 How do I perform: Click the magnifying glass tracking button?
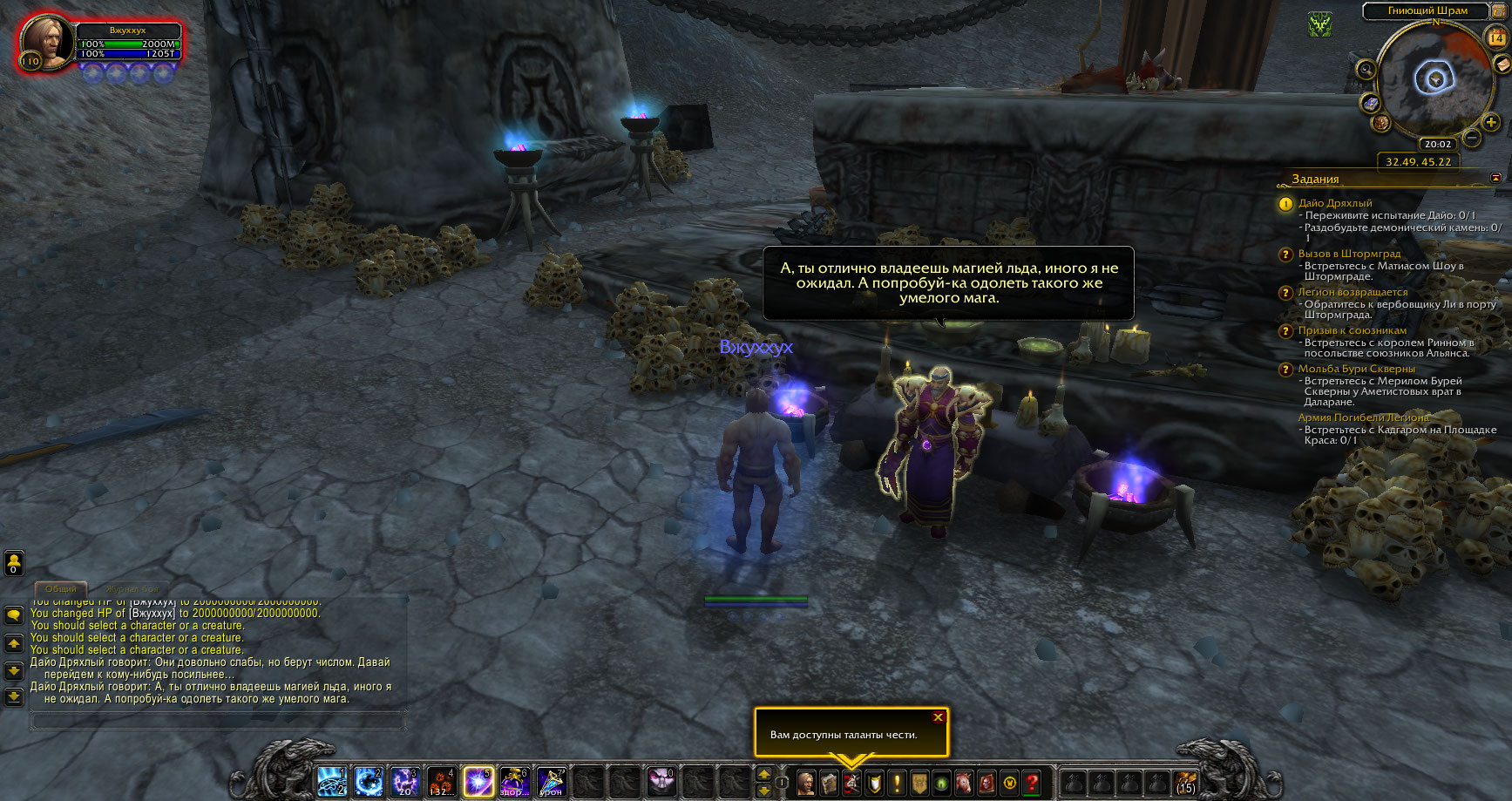tap(1366, 69)
